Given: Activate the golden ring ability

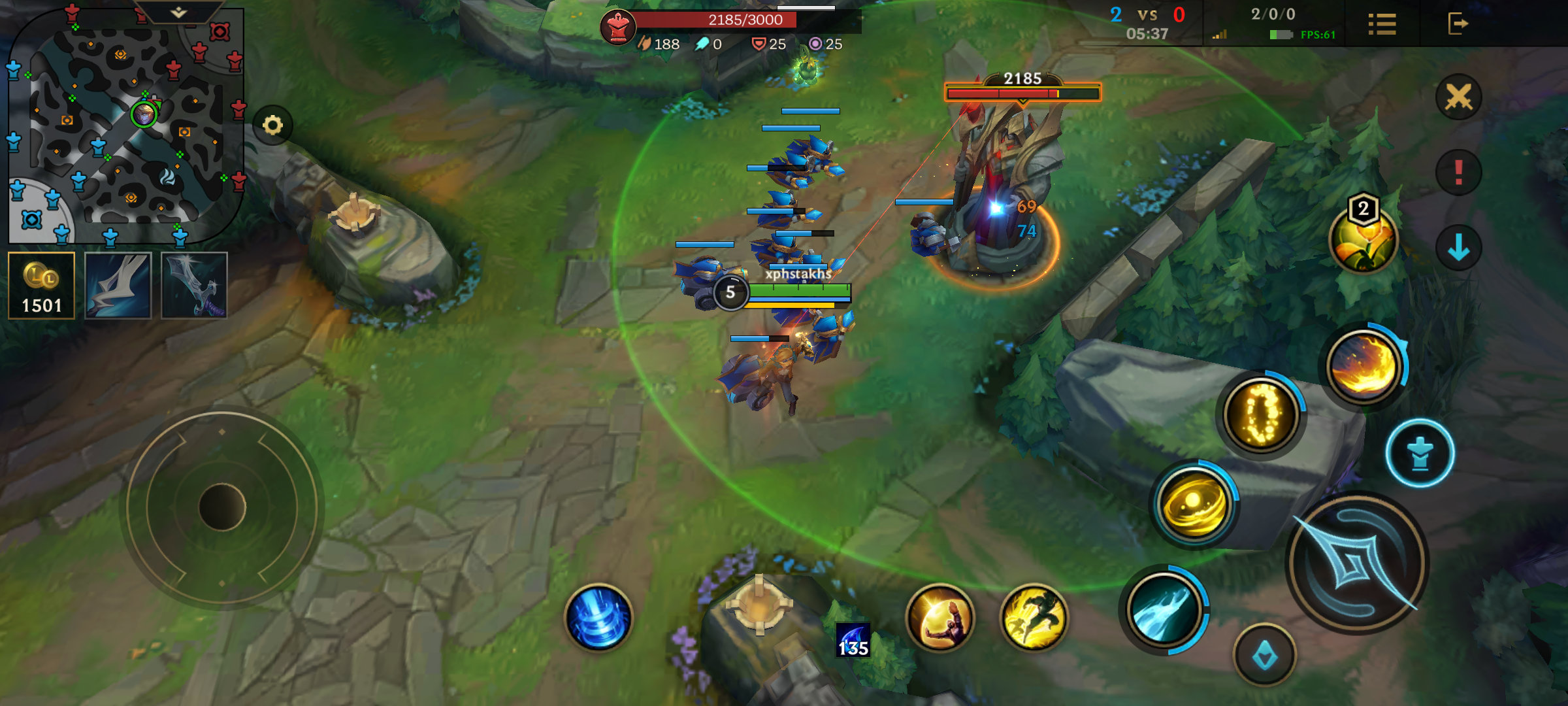Looking at the screenshot, I should coord(1261,414).
